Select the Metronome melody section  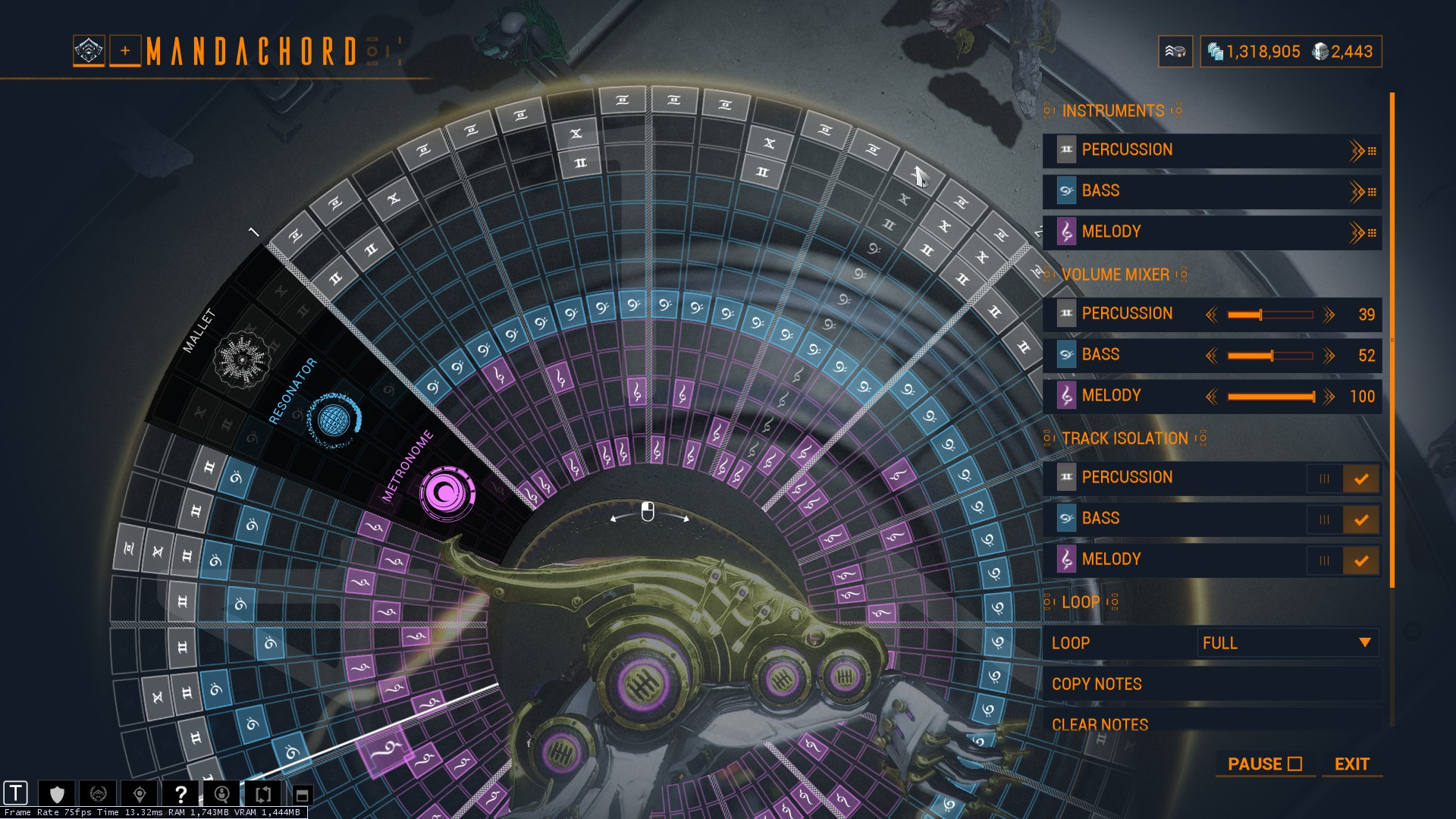pyautogui.click(x=447, y=494)
